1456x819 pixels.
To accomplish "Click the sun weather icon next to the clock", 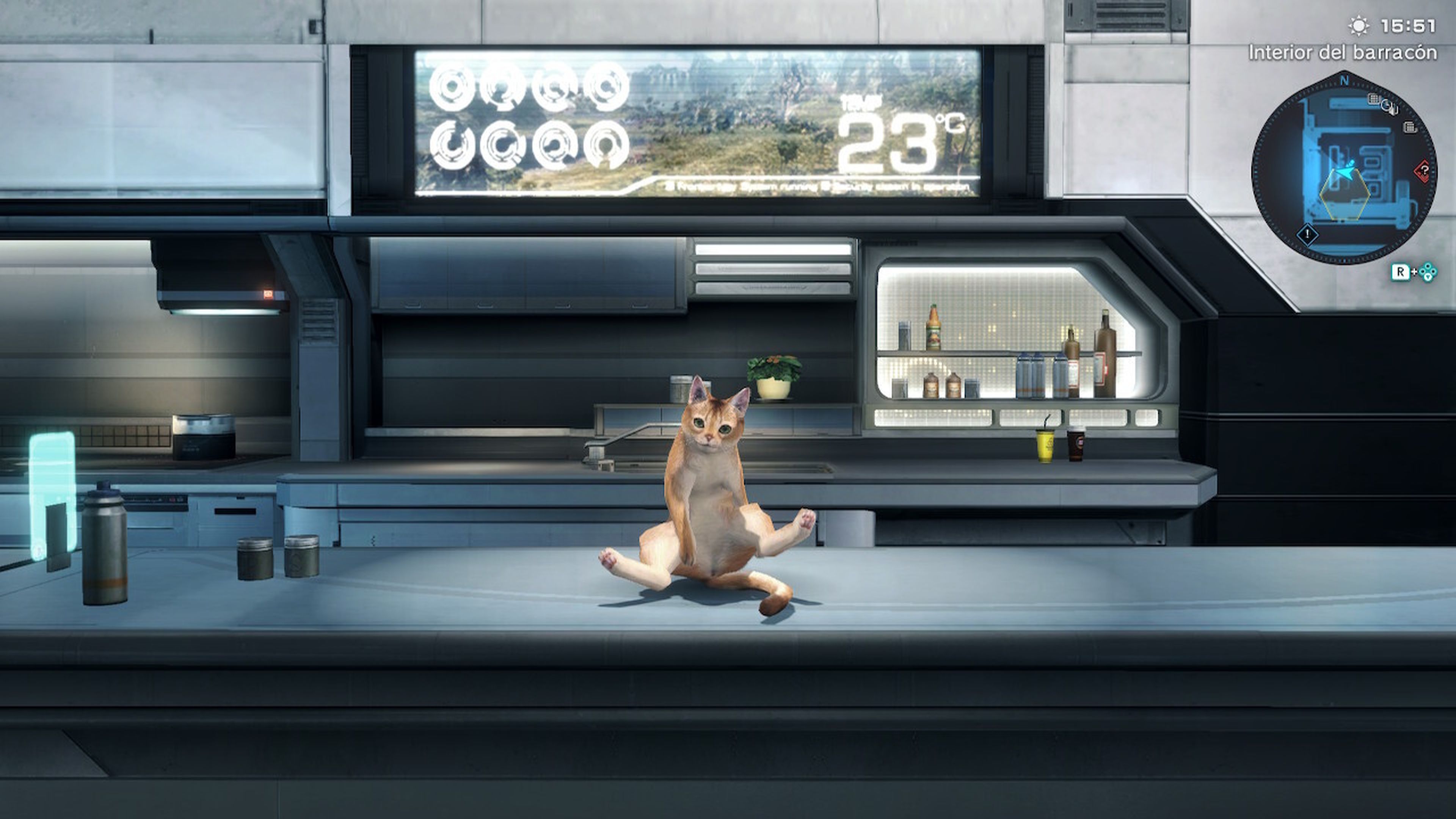I will [1359, 26].
